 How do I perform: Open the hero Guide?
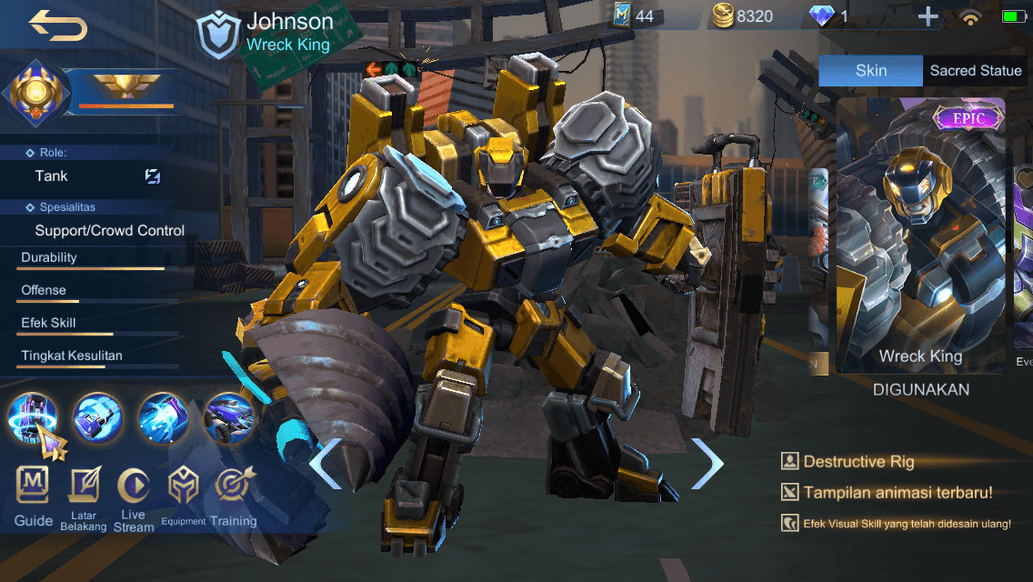(x=33, y=493)
